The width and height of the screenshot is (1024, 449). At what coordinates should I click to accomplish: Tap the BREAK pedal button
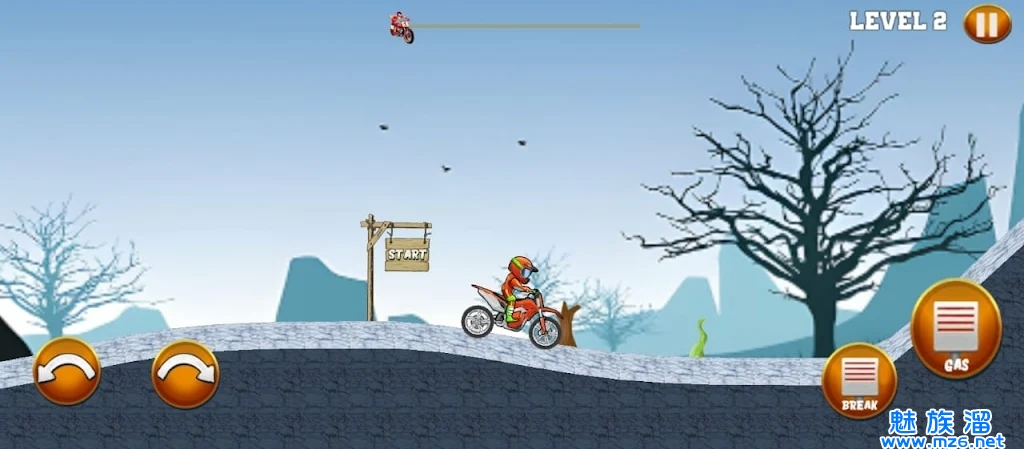pos(859,380)
